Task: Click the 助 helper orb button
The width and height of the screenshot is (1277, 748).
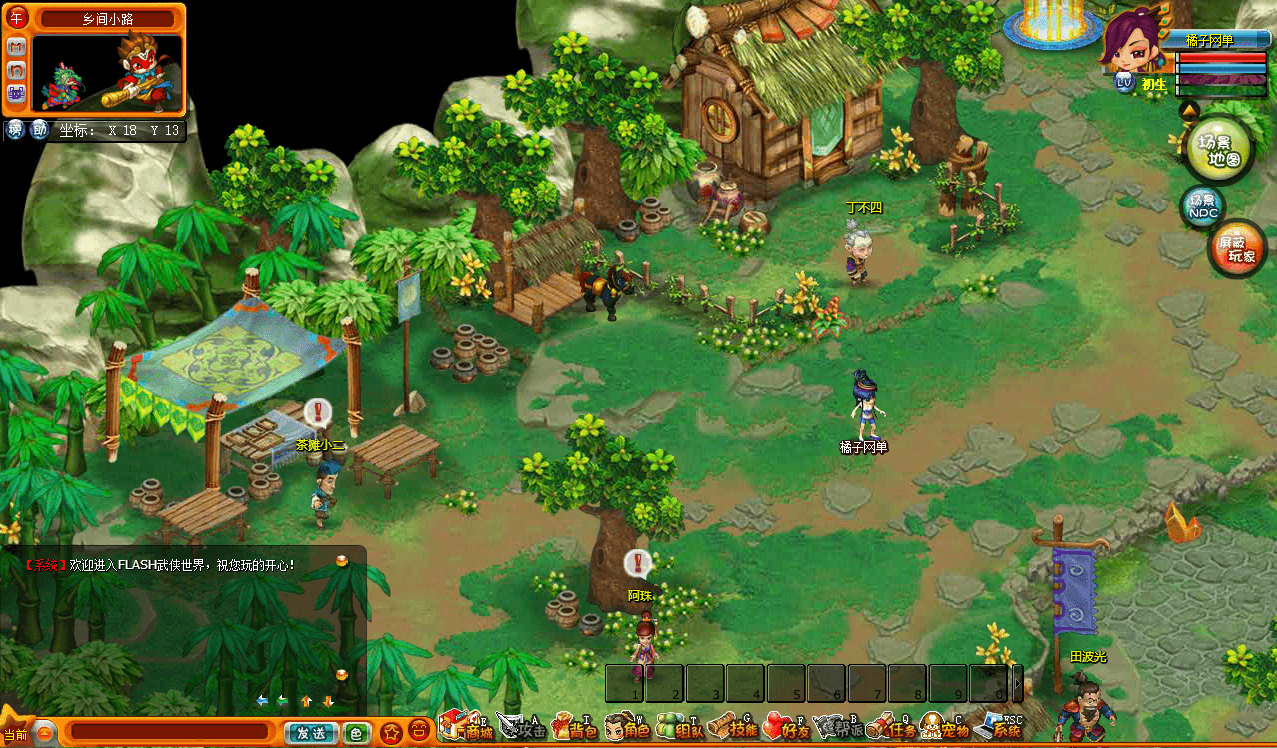Action: coord(40,129)
